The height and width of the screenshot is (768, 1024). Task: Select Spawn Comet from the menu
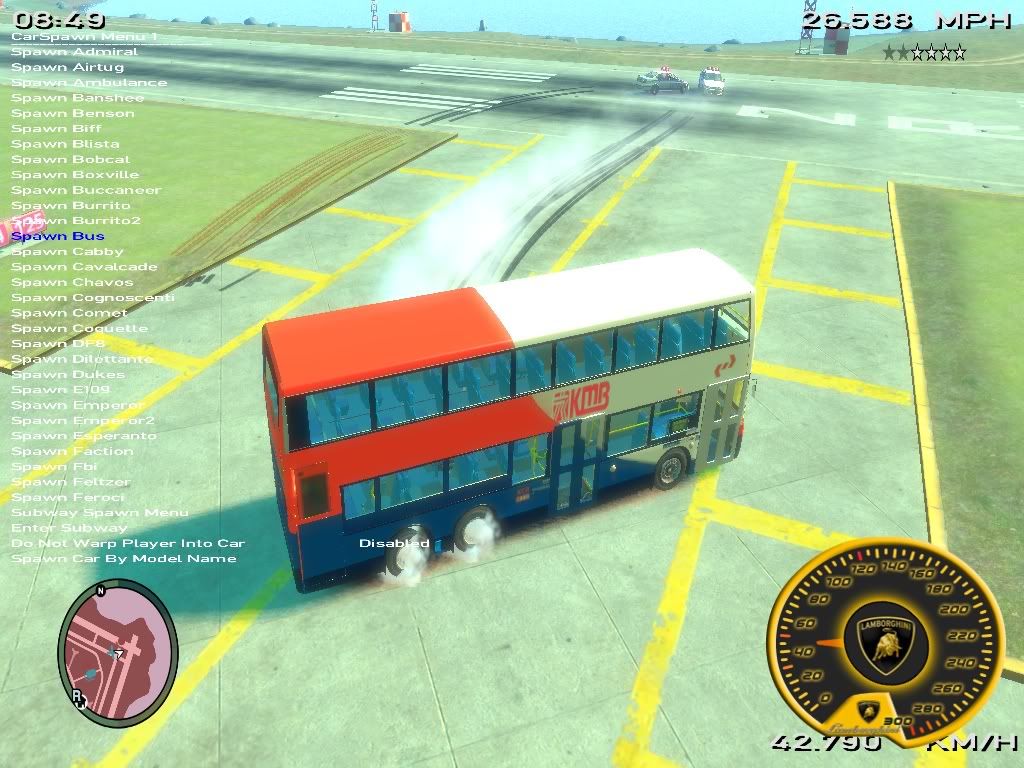point(69,313)
